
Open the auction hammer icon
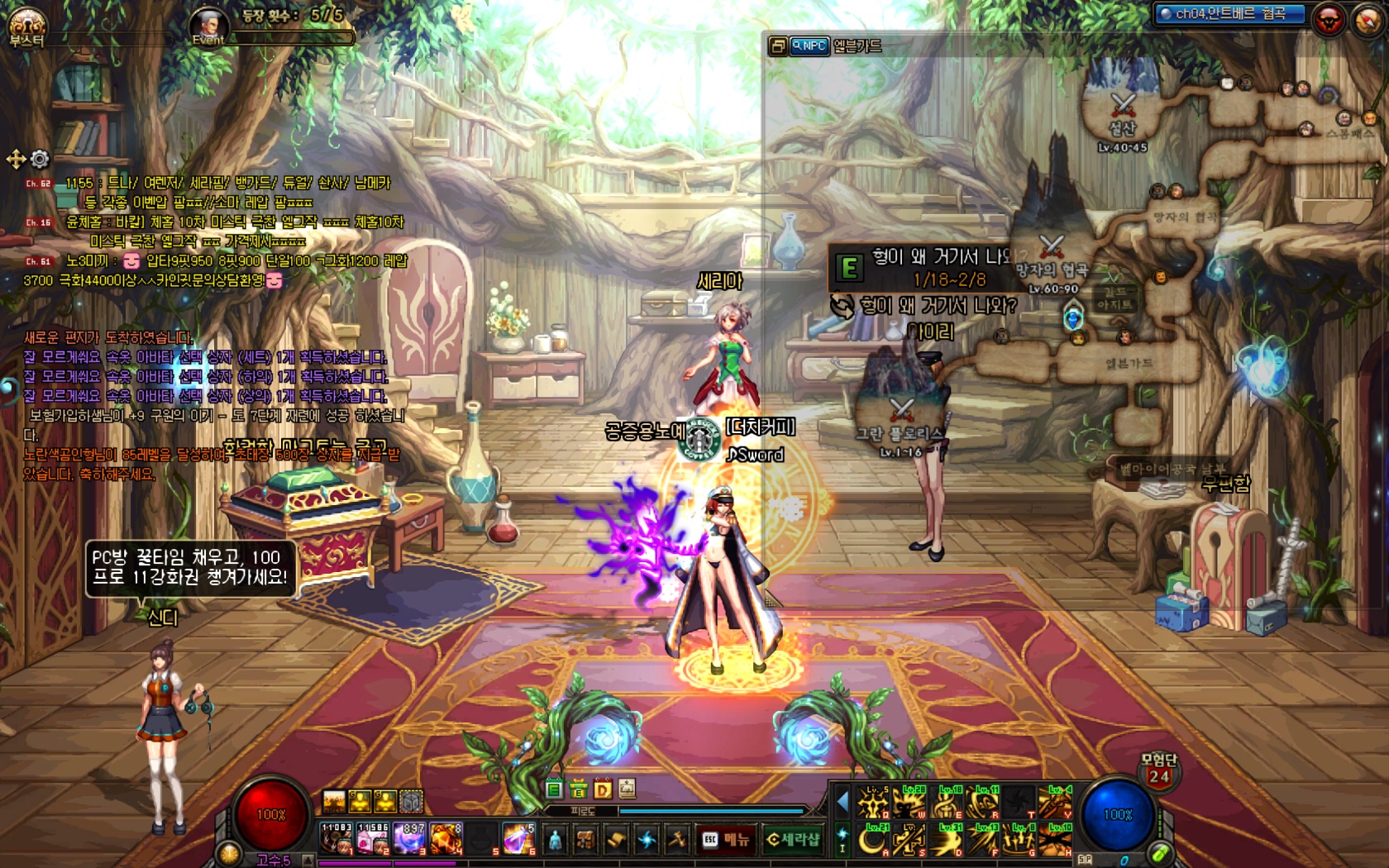point(677,840)
